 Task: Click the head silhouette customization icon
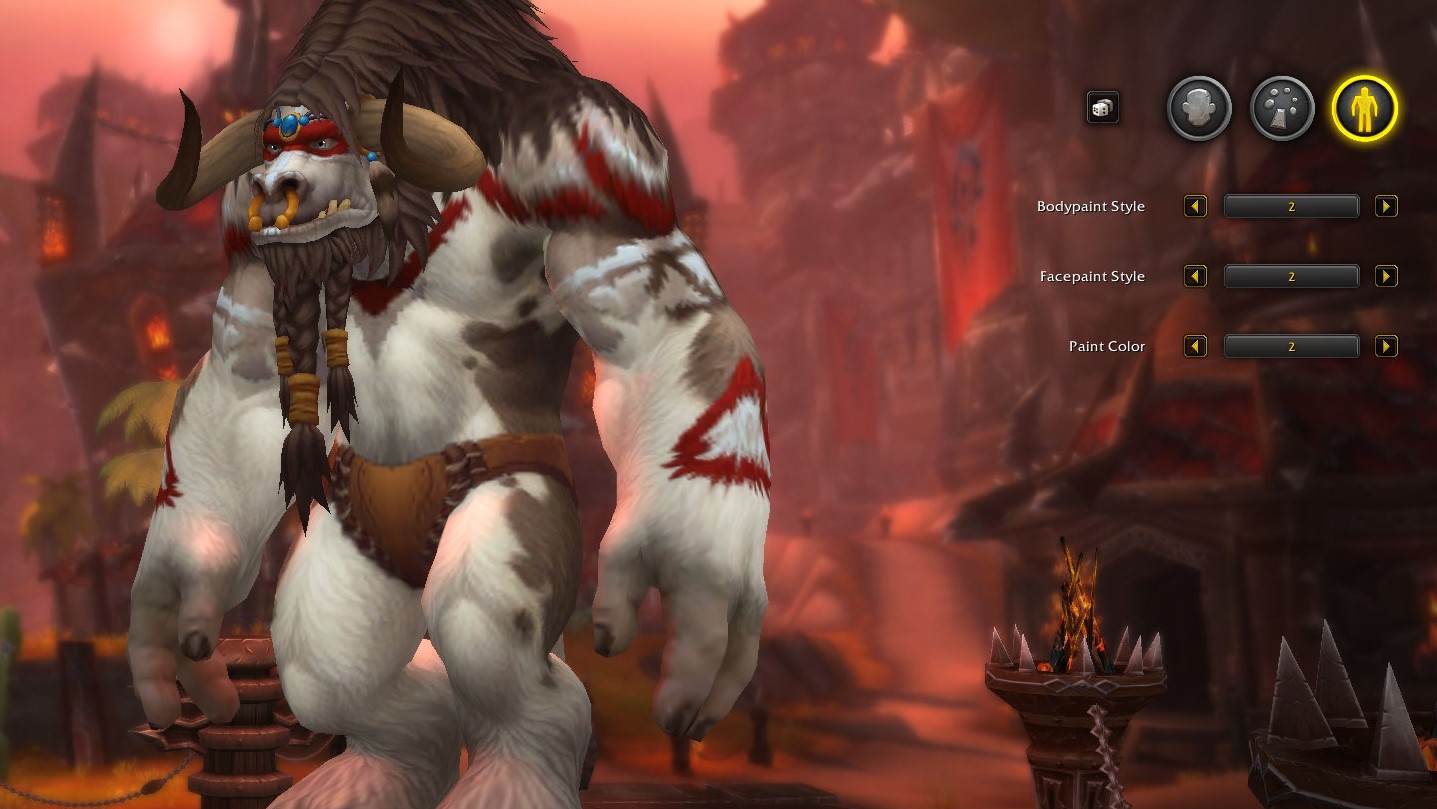tap(1198, 109)
